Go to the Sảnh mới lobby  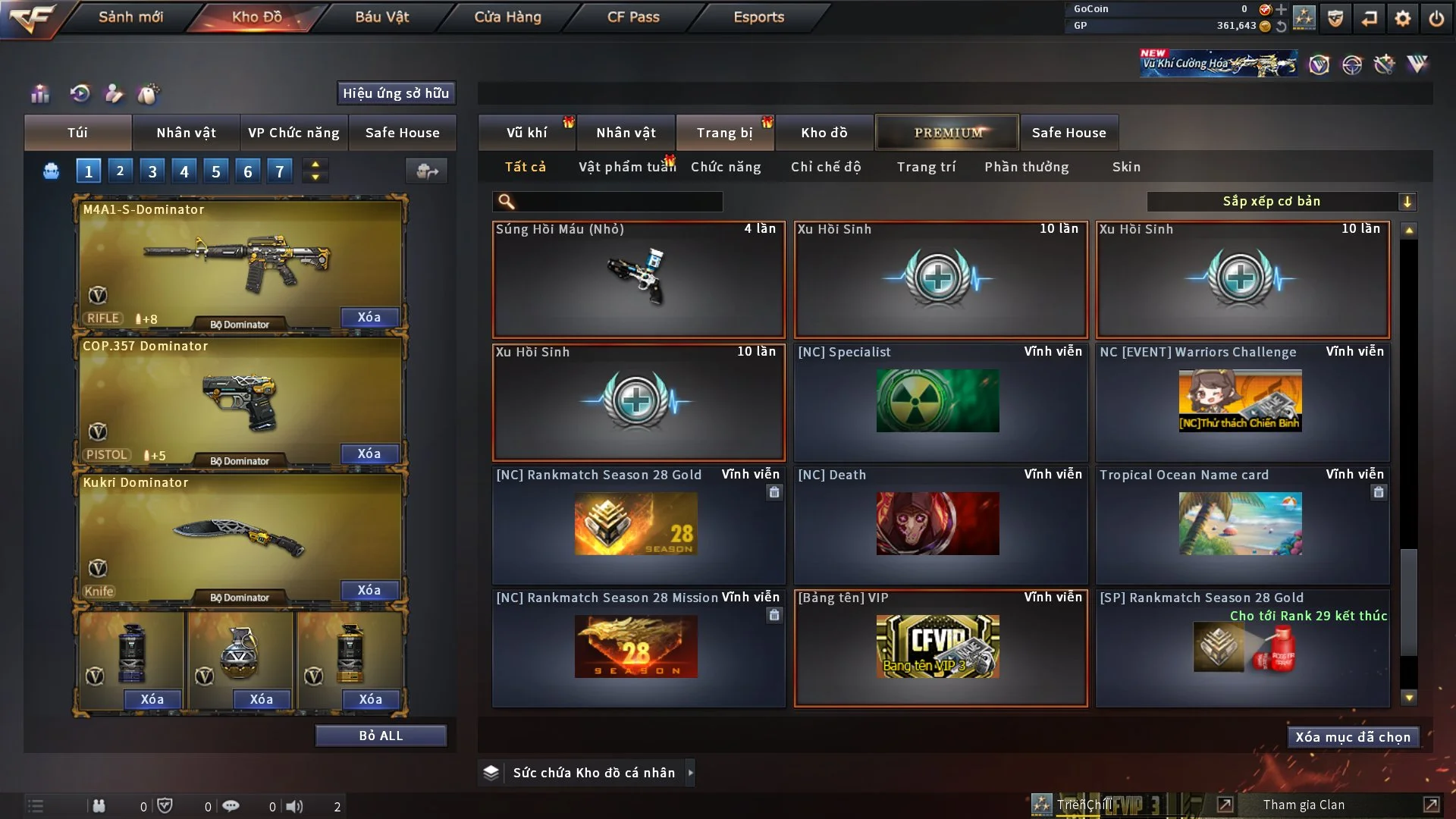pyautogui.click(x=130, y=17)
